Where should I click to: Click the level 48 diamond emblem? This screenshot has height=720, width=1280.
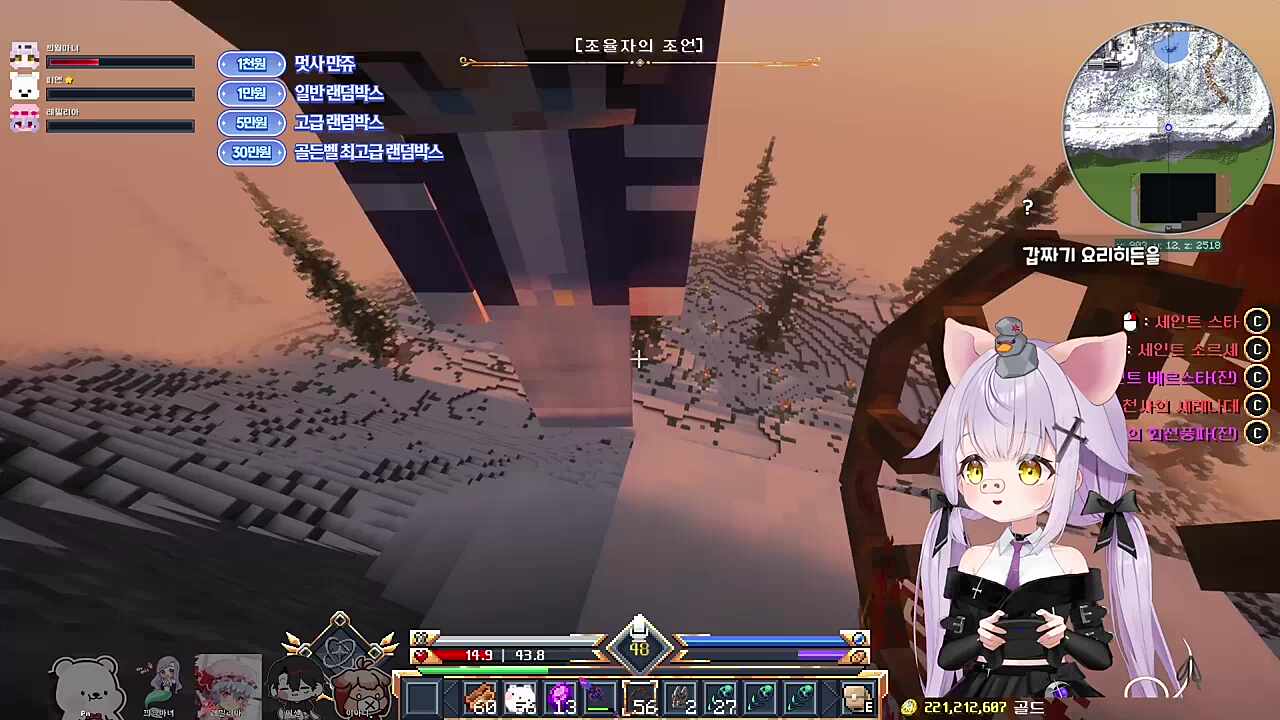point(639,648)
